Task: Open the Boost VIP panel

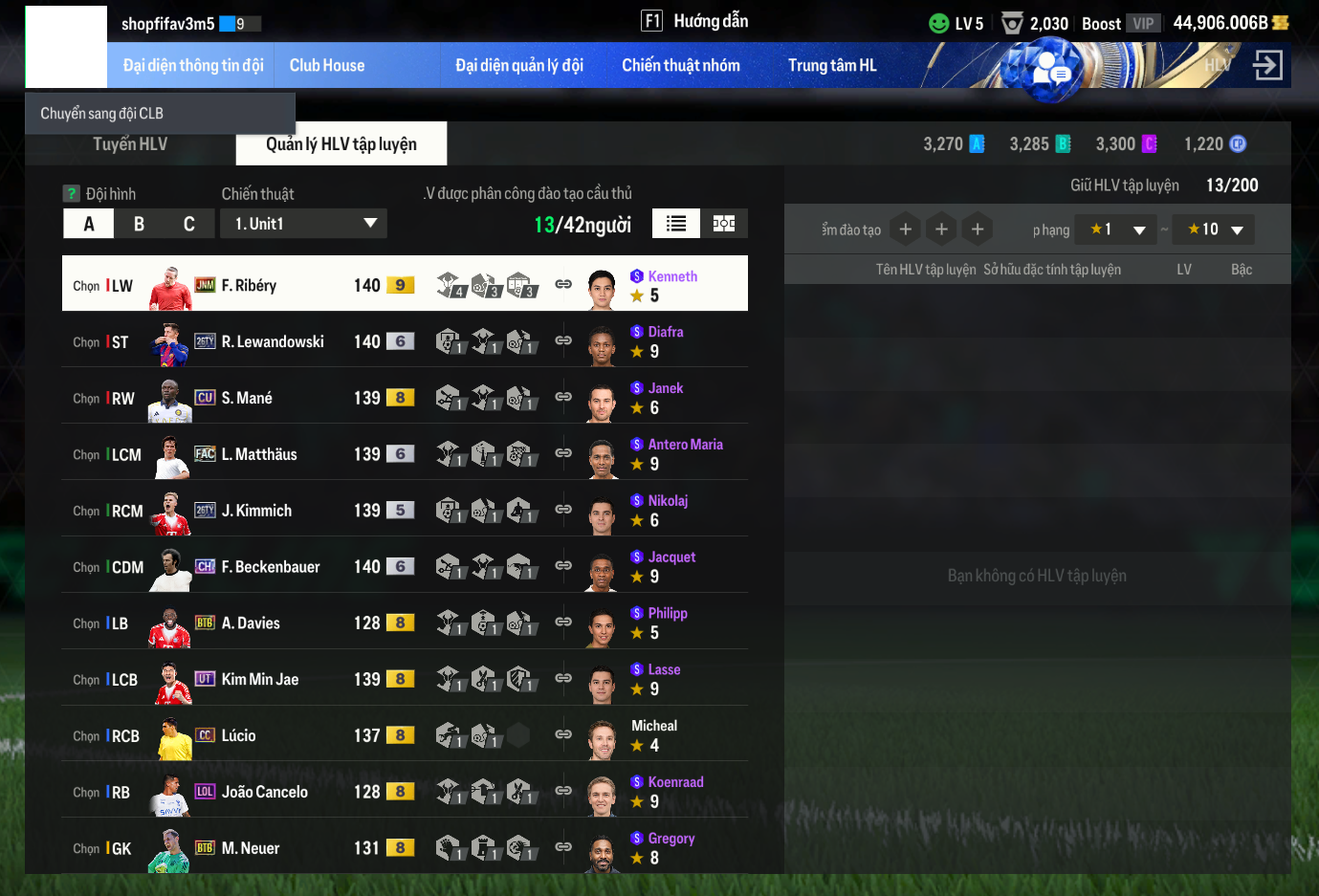Action: [1120, 23]
